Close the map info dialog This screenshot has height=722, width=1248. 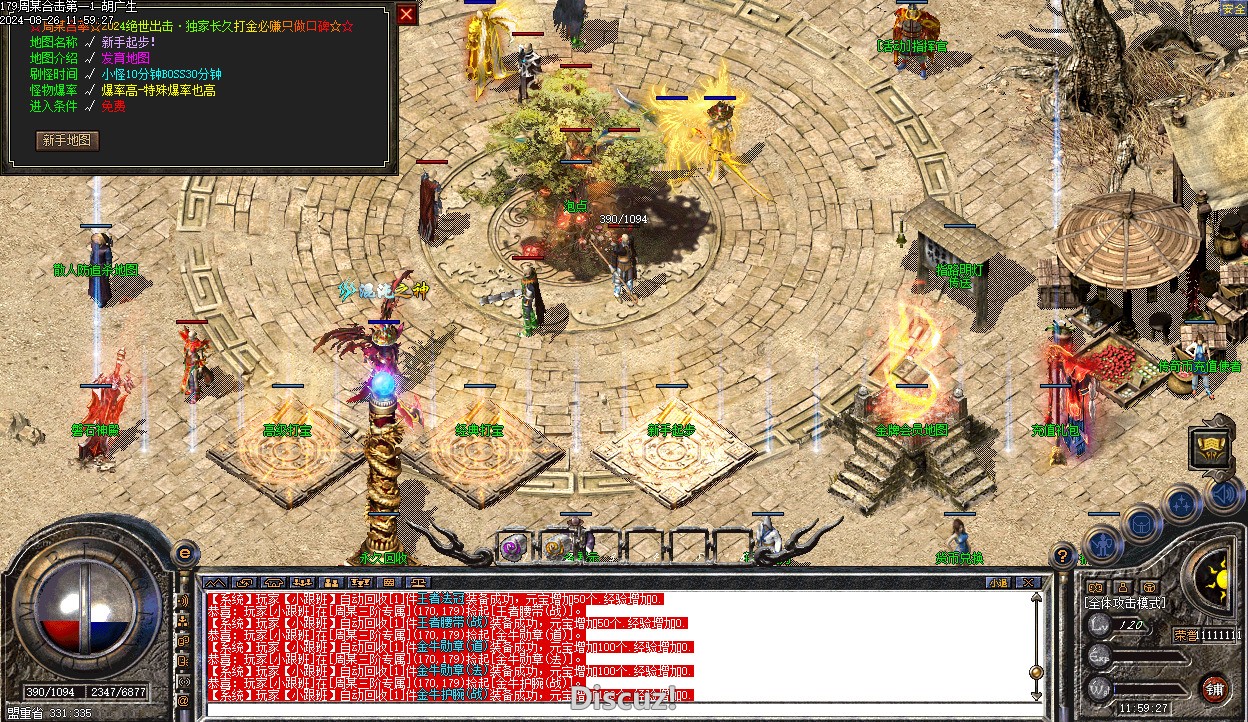click(407, 14)
